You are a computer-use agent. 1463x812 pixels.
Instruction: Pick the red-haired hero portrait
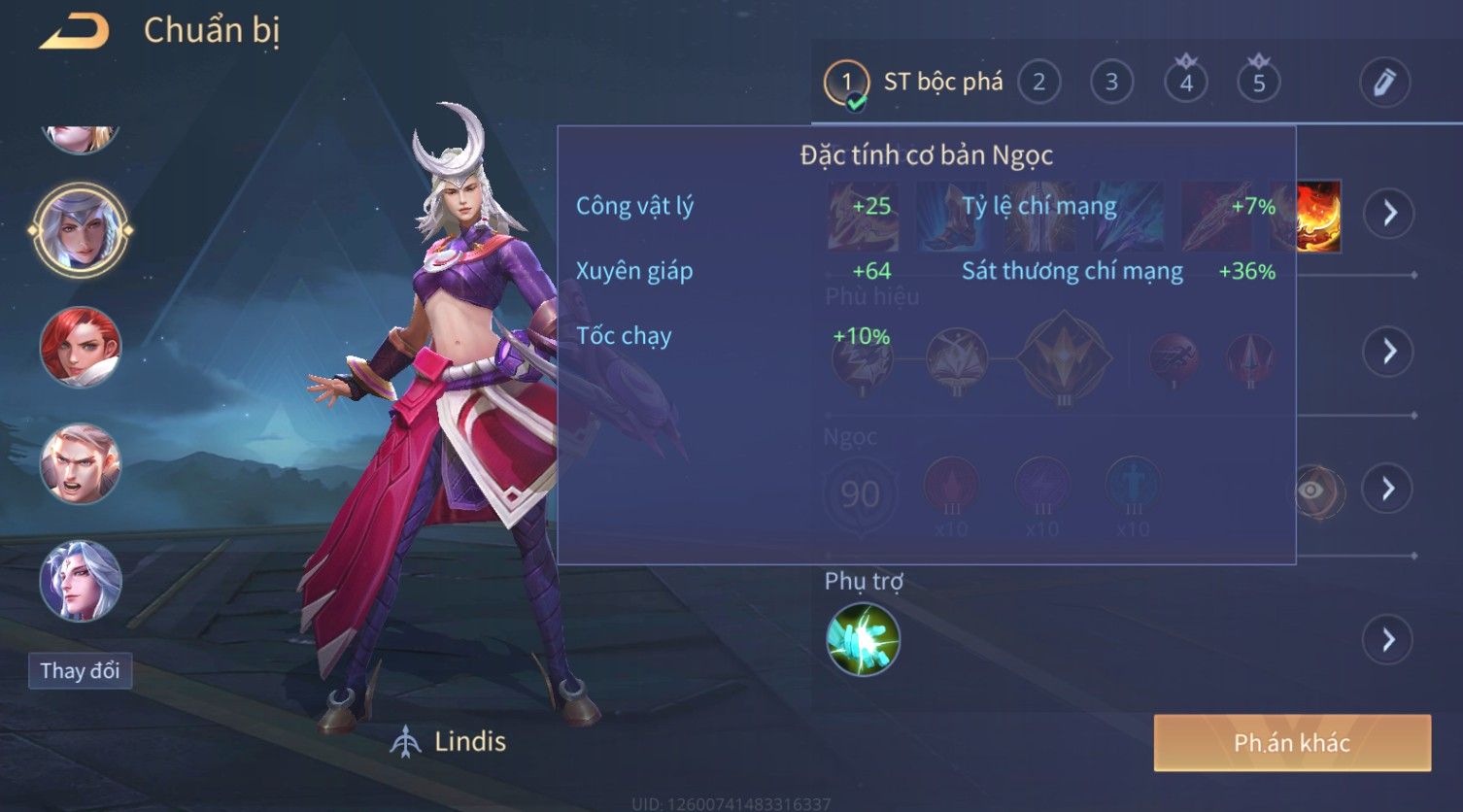click(x=81, y=347)
